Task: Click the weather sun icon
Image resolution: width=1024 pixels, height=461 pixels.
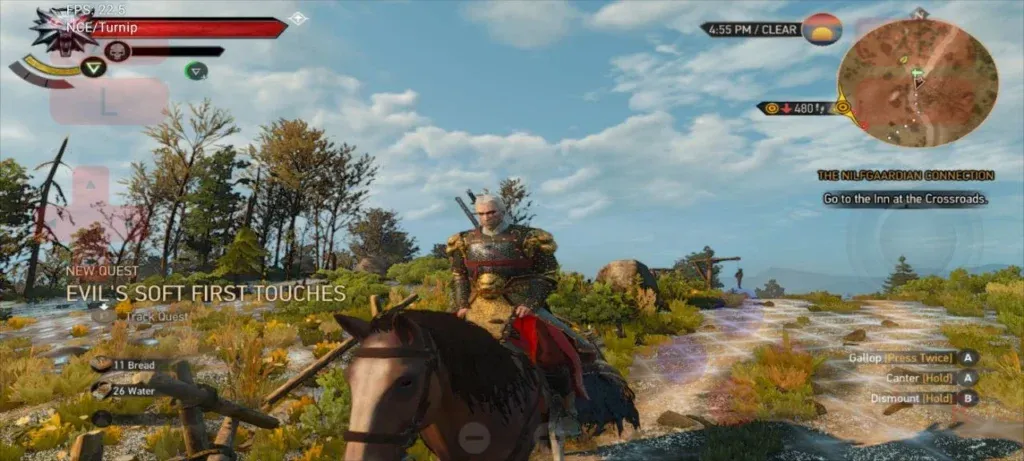Action: pos(822,30)
